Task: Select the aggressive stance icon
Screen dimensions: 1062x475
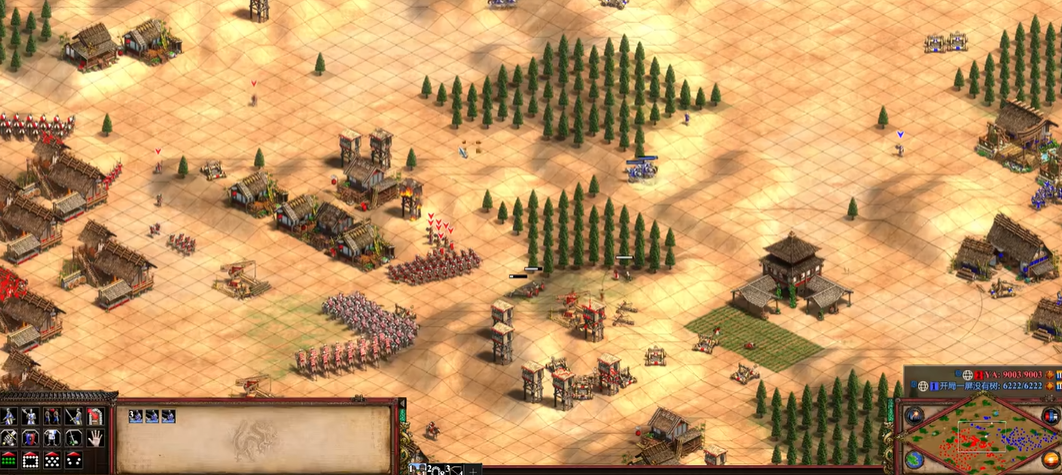Action: point(9,417)
